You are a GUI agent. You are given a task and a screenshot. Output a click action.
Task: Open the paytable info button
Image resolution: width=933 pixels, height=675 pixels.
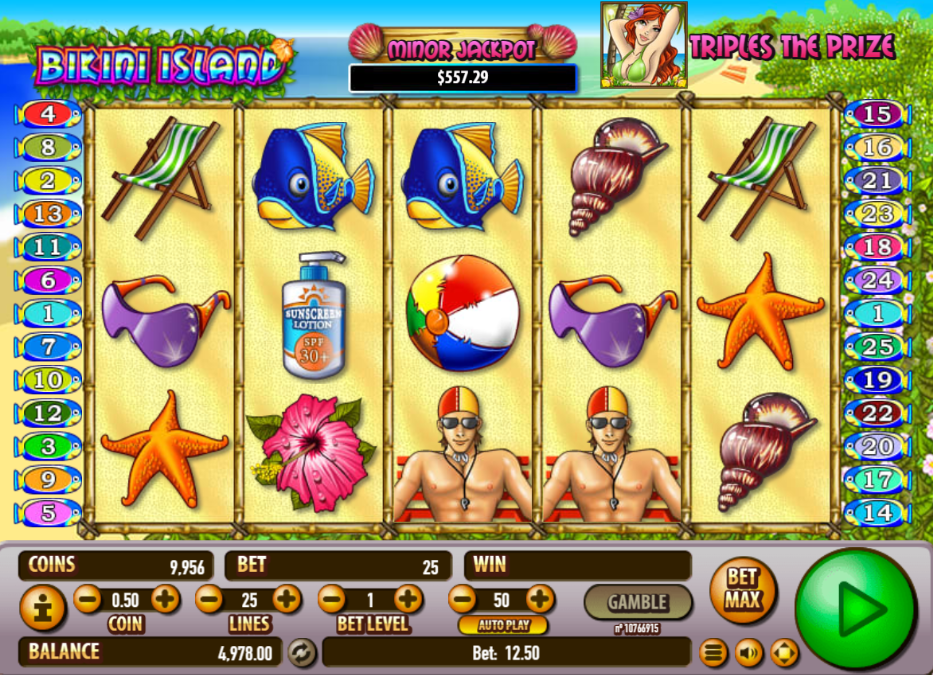[42, 608]
